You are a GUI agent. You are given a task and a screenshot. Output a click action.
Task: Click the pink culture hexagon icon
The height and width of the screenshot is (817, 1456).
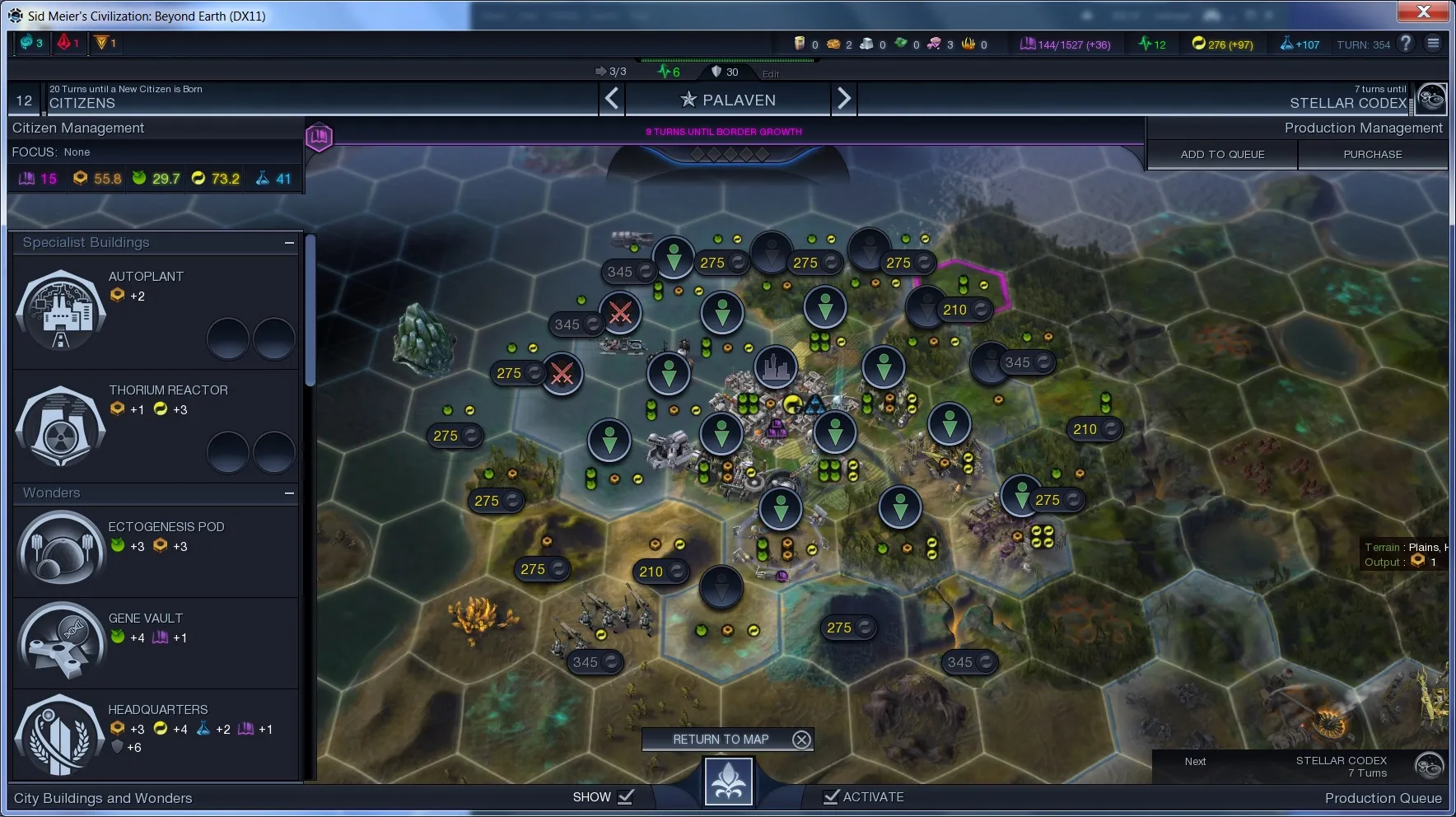[x=319, y=136]
